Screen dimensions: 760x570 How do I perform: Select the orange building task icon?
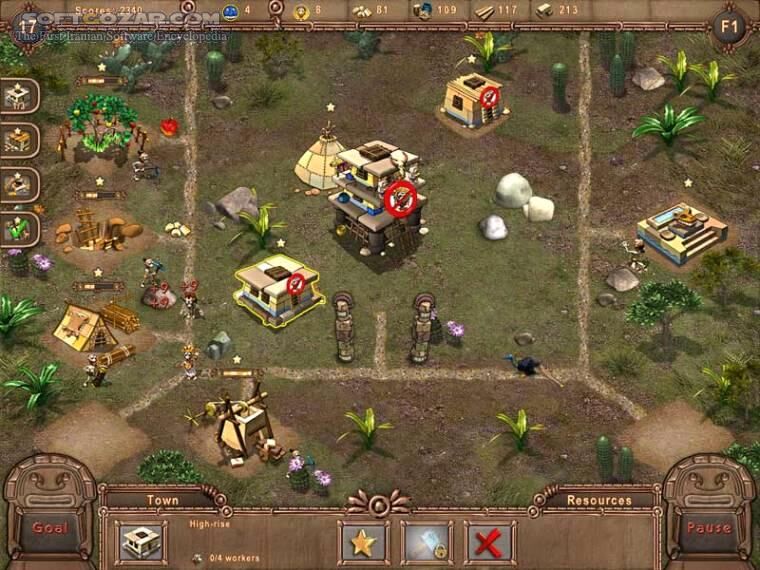(x=19, y=140)
